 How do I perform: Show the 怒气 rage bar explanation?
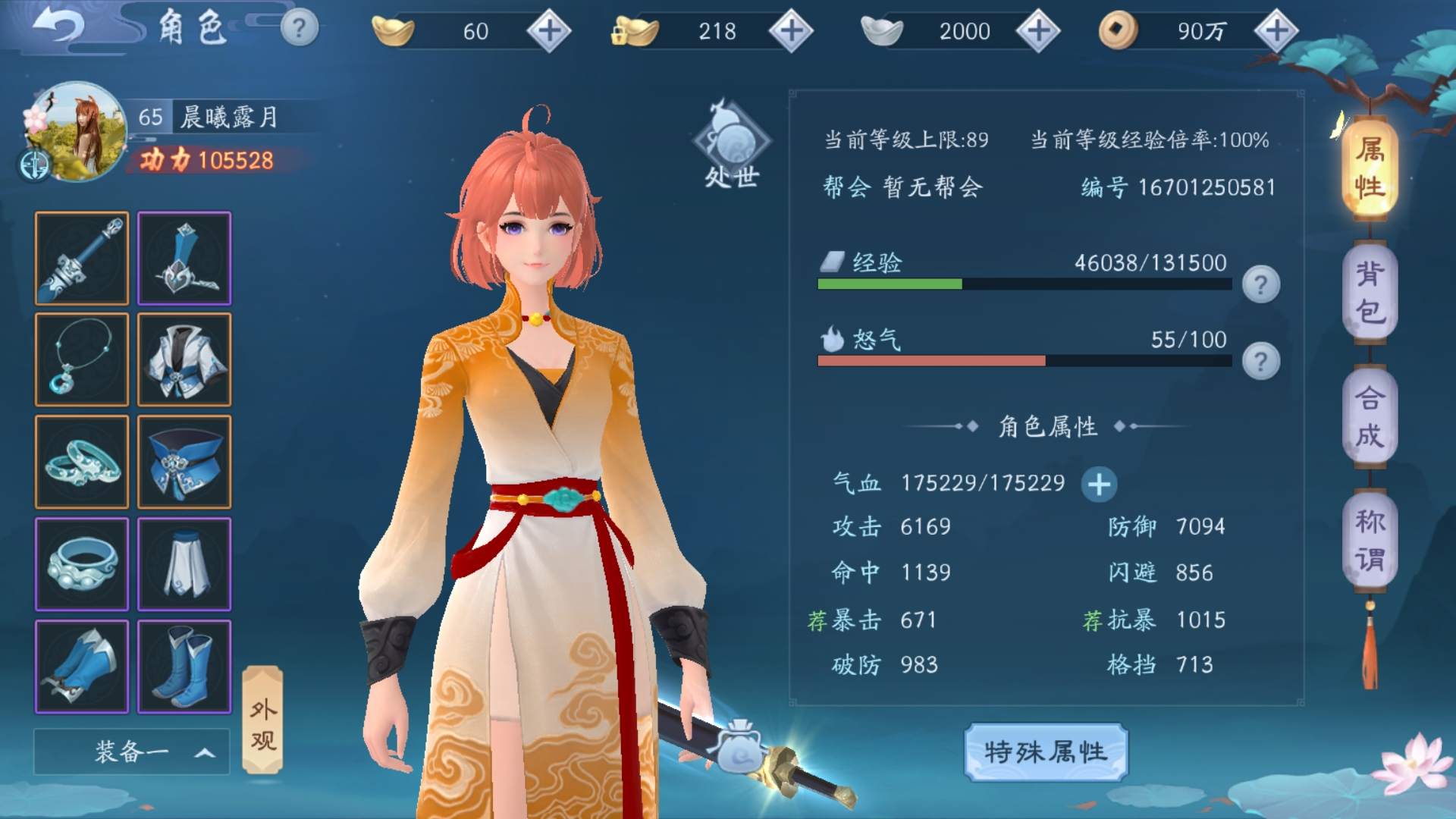(x=1260, y=362)
